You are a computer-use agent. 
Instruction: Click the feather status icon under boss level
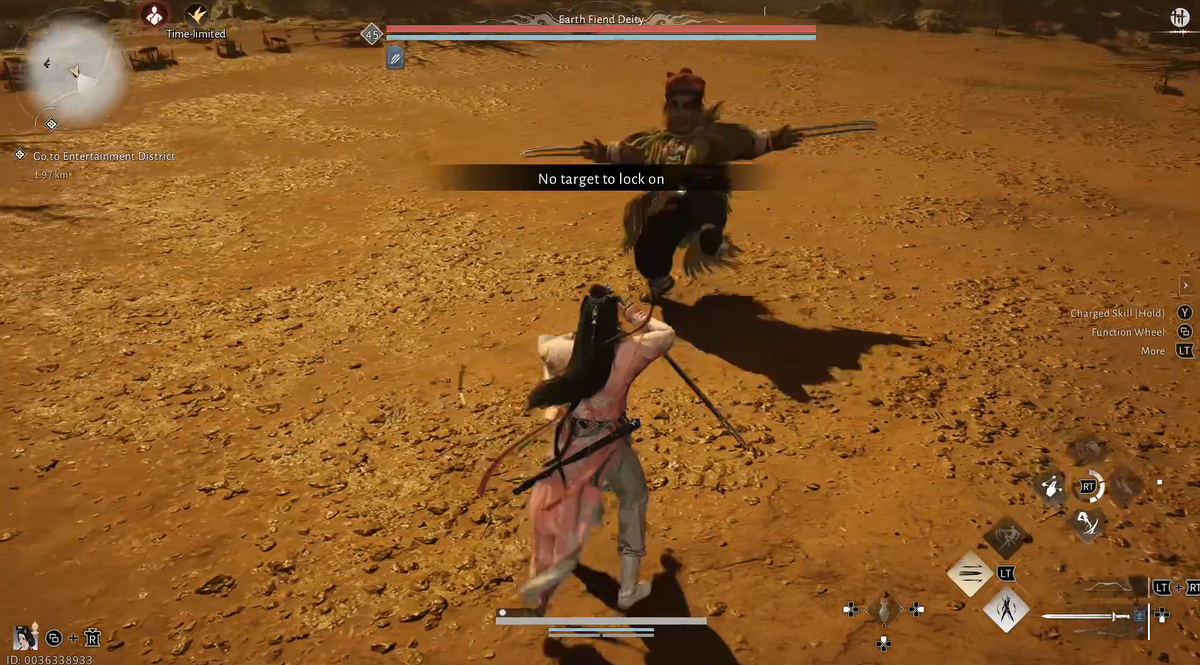click(395, 59)
